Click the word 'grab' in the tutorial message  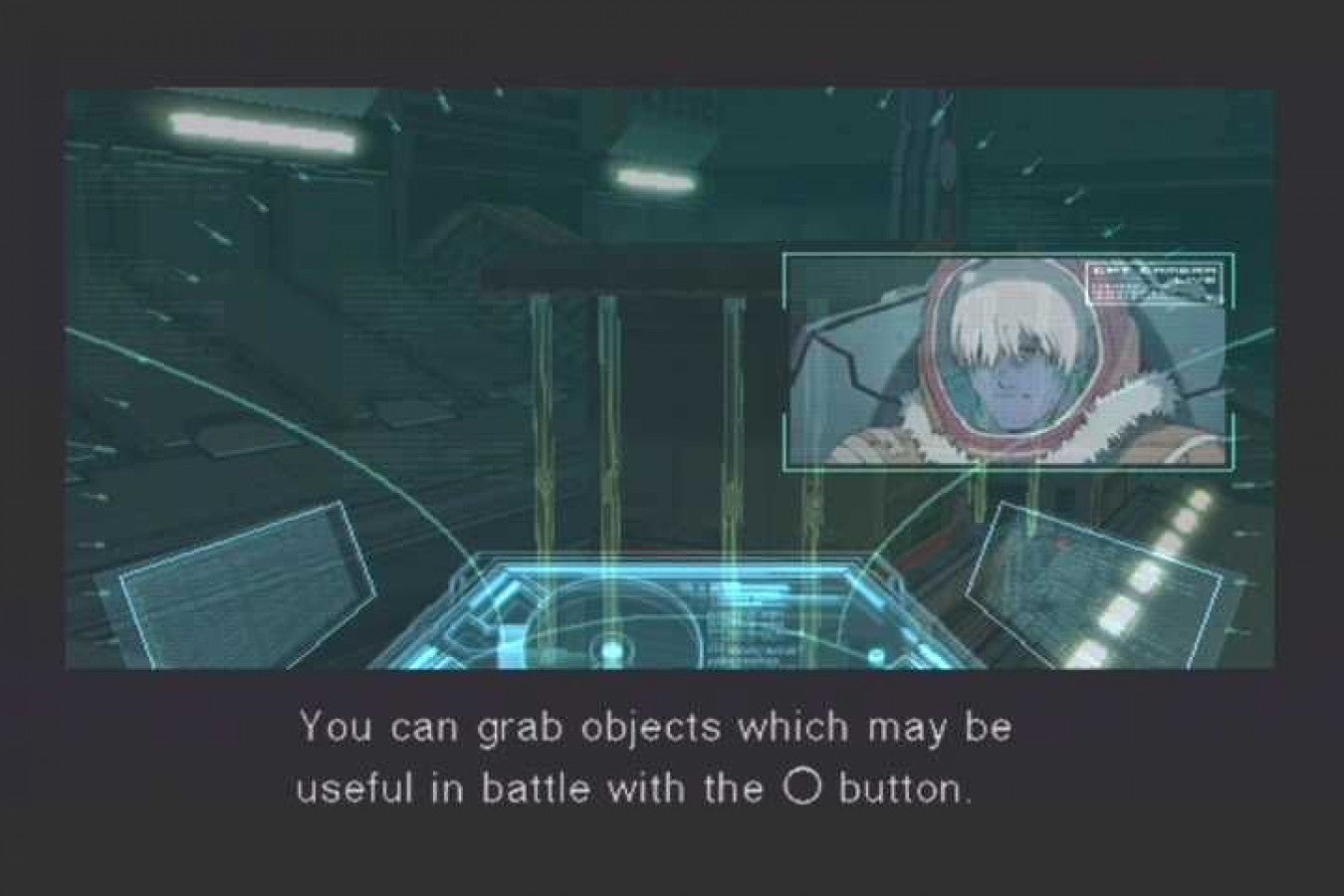(523, 728)
